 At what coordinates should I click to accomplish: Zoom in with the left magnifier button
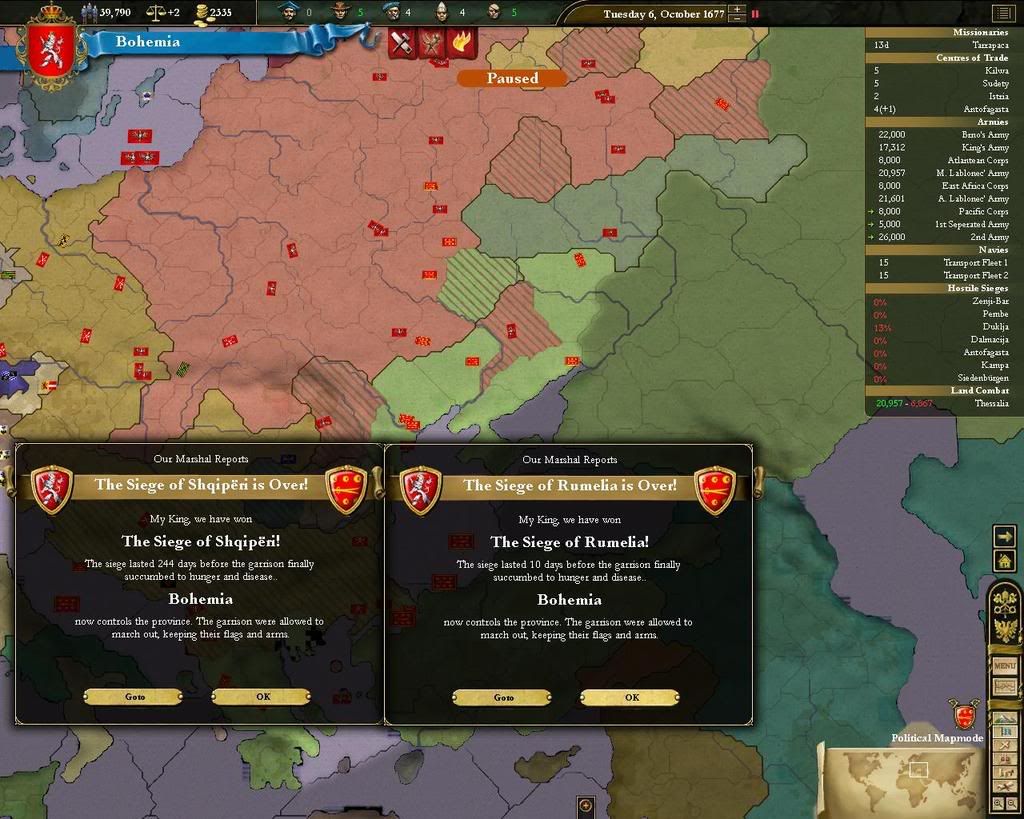pyautogui.click(x=998, y=803)
